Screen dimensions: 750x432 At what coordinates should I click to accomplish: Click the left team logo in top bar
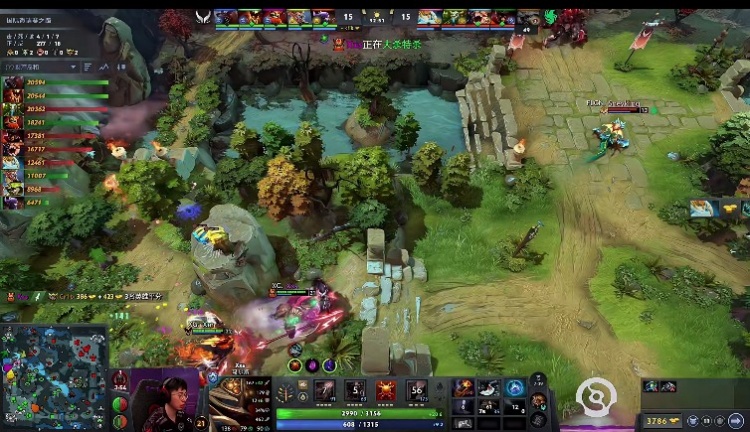(203, 16)
